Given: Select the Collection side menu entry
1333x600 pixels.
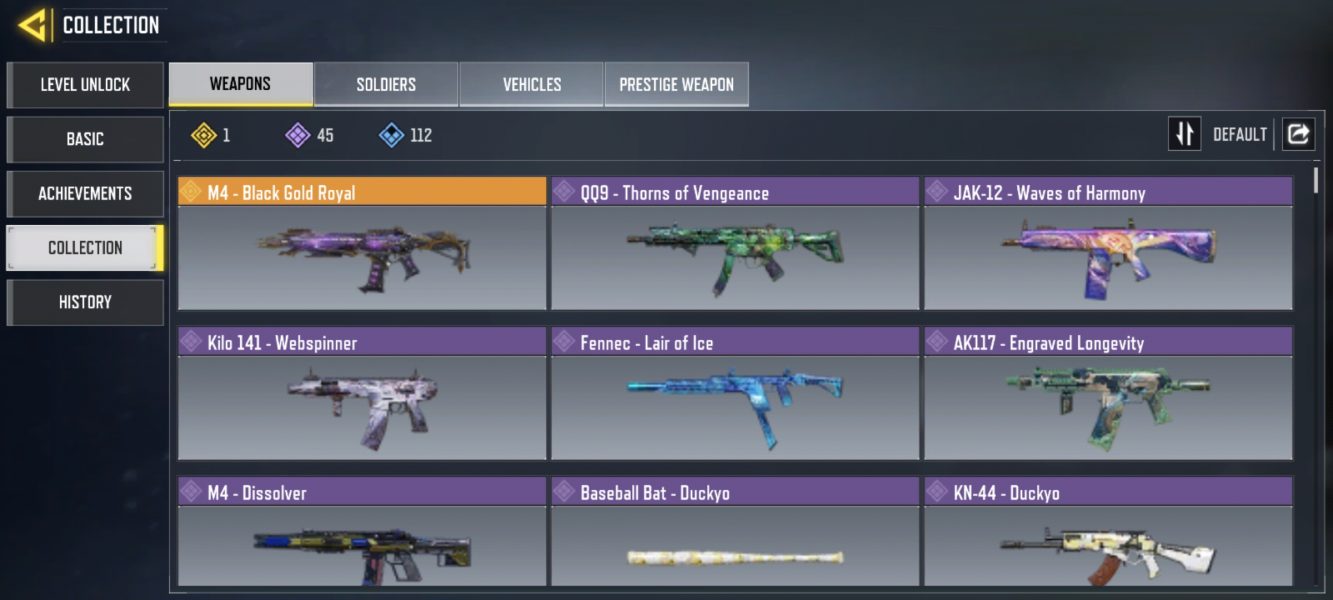Looking at the screenshot, I should (x=85, y=248).
